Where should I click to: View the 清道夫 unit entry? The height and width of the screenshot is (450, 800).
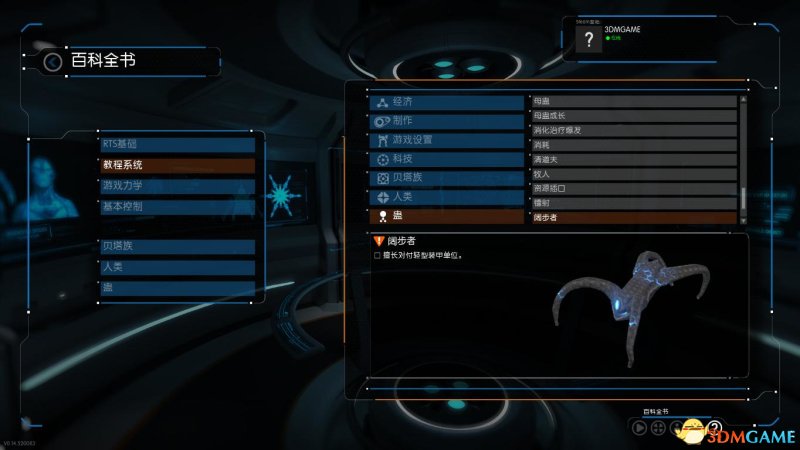(632, 159)
